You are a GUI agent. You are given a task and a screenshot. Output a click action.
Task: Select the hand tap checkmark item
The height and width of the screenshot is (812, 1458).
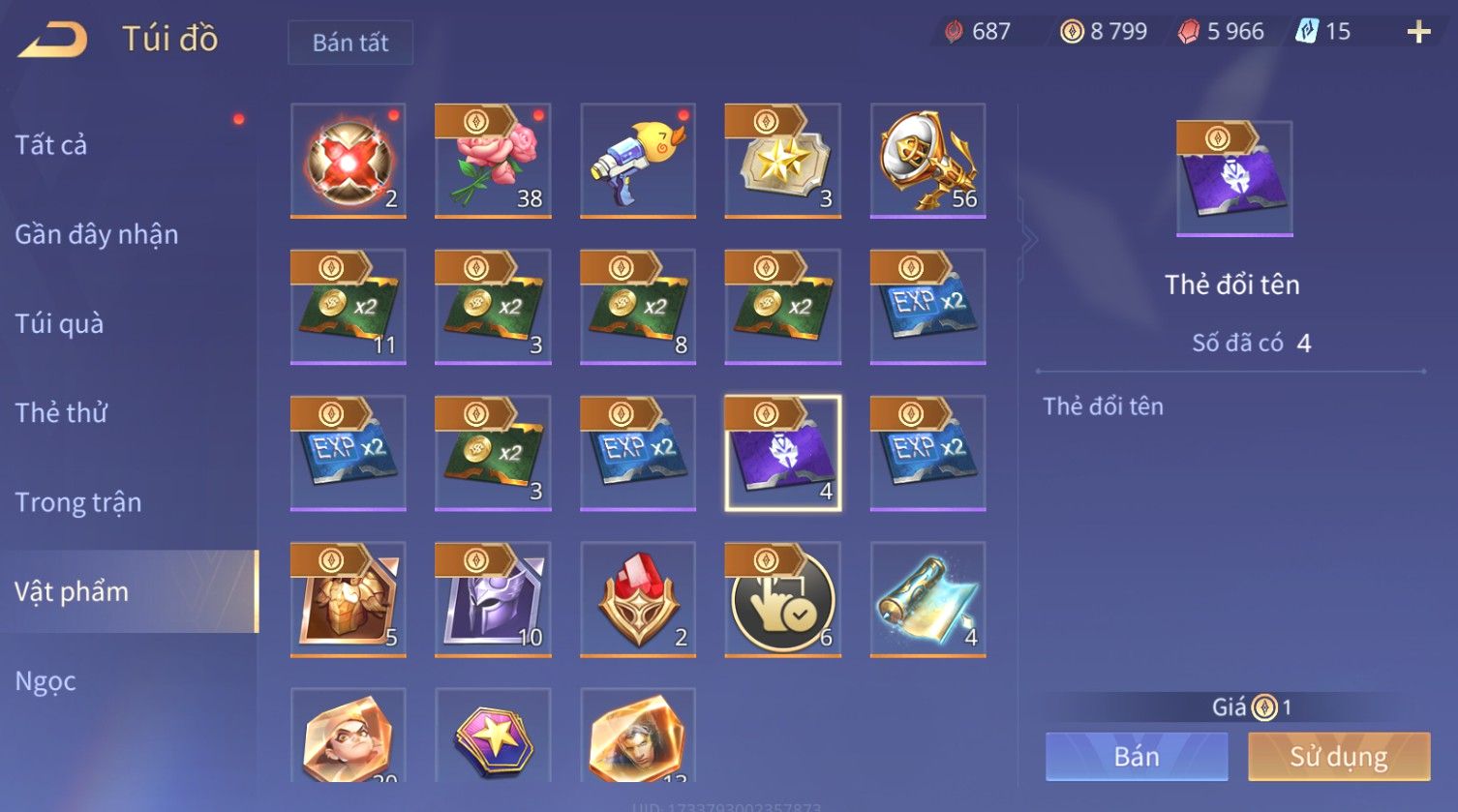click(x=782, y=599)
